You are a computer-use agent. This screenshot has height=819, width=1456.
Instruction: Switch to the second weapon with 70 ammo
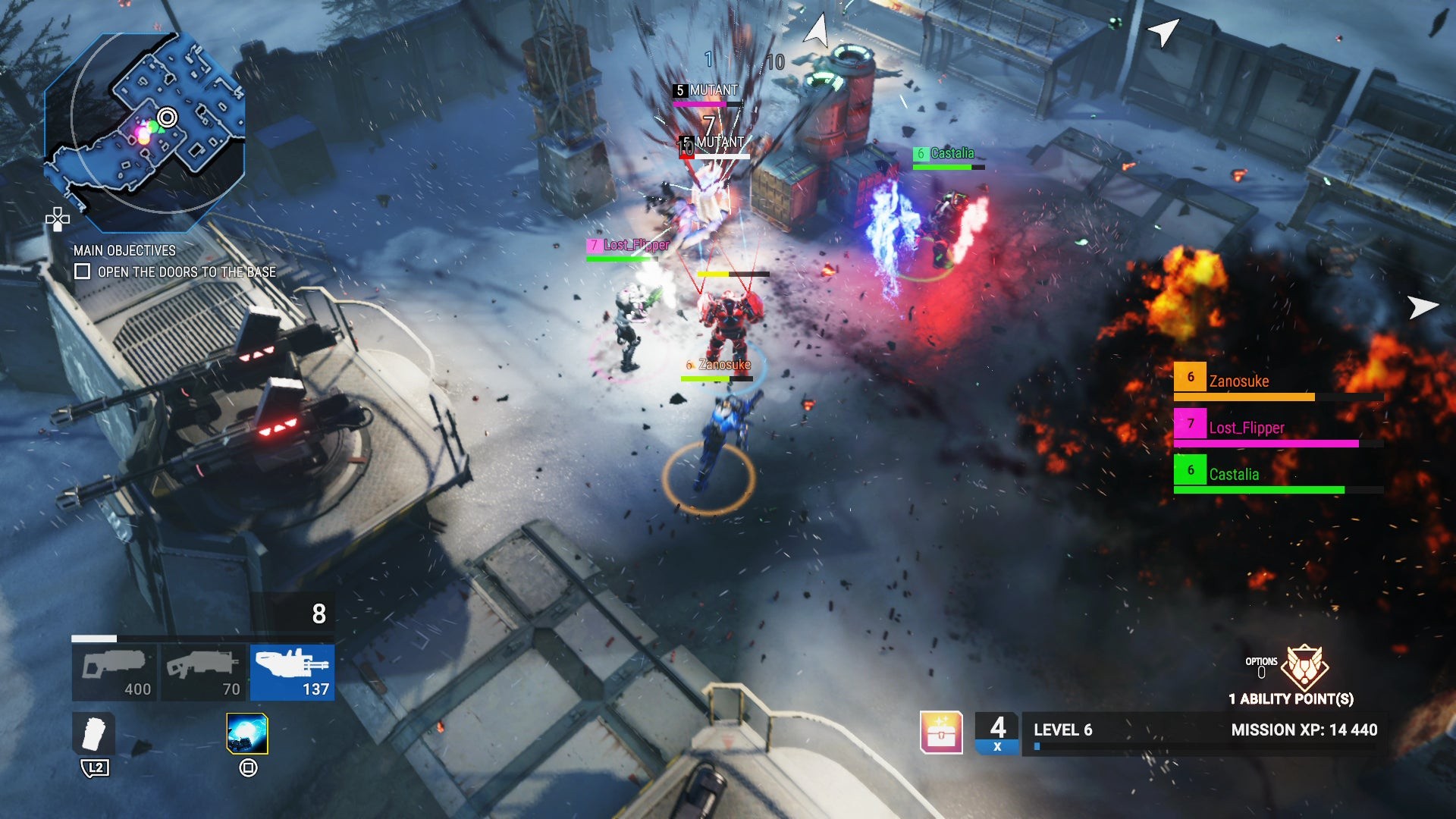(x=203, y=673)
